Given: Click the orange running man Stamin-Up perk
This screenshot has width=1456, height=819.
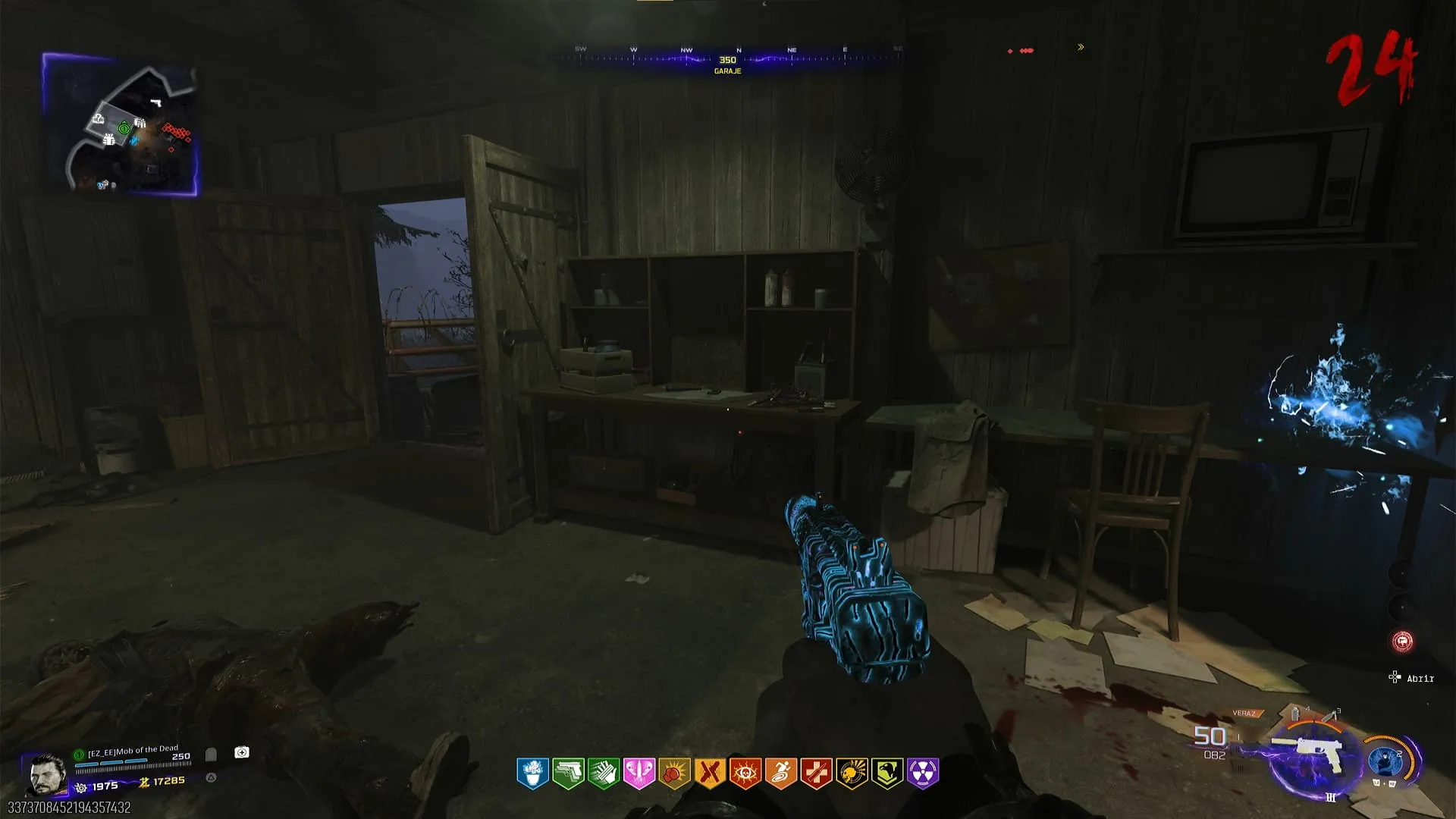Looking at the screenshot, I should click(780, 773).
